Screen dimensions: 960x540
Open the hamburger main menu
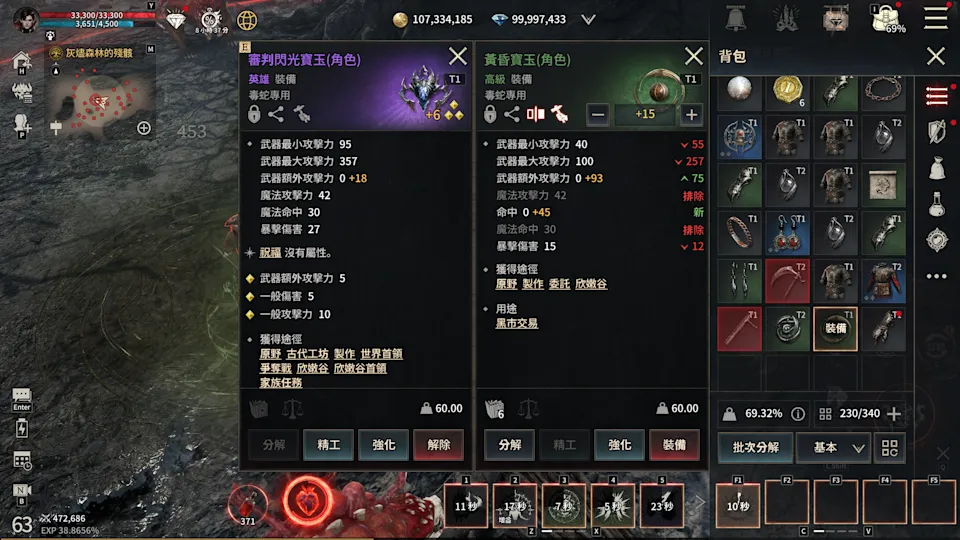point(936,18)
